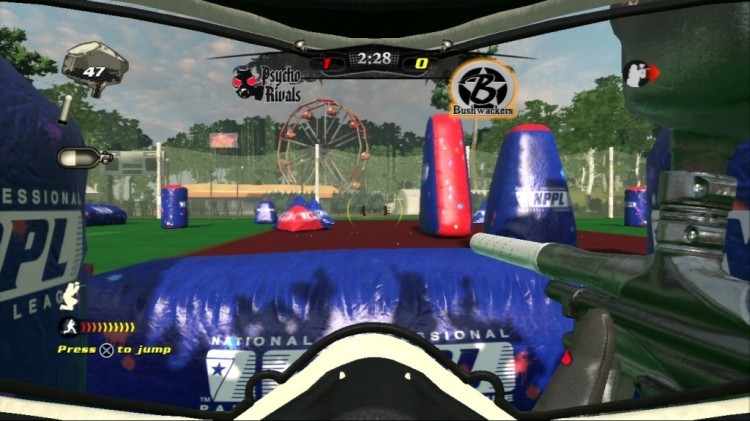Viewport: 750px width, 421px height.
Task: Click the running figure sprint icon
Action: click(67, 326)
